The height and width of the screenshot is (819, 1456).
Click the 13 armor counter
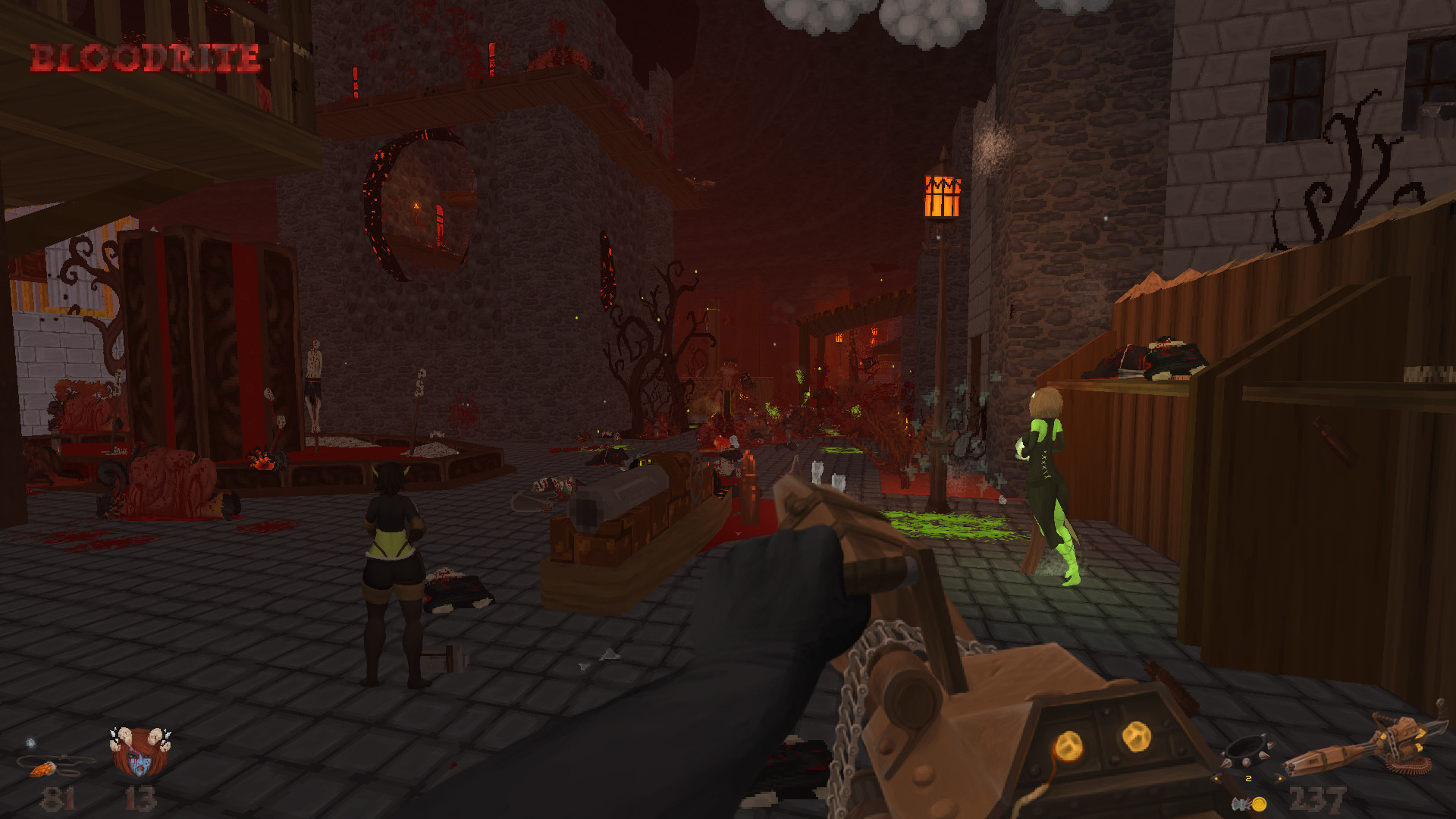tap(140, 799)
